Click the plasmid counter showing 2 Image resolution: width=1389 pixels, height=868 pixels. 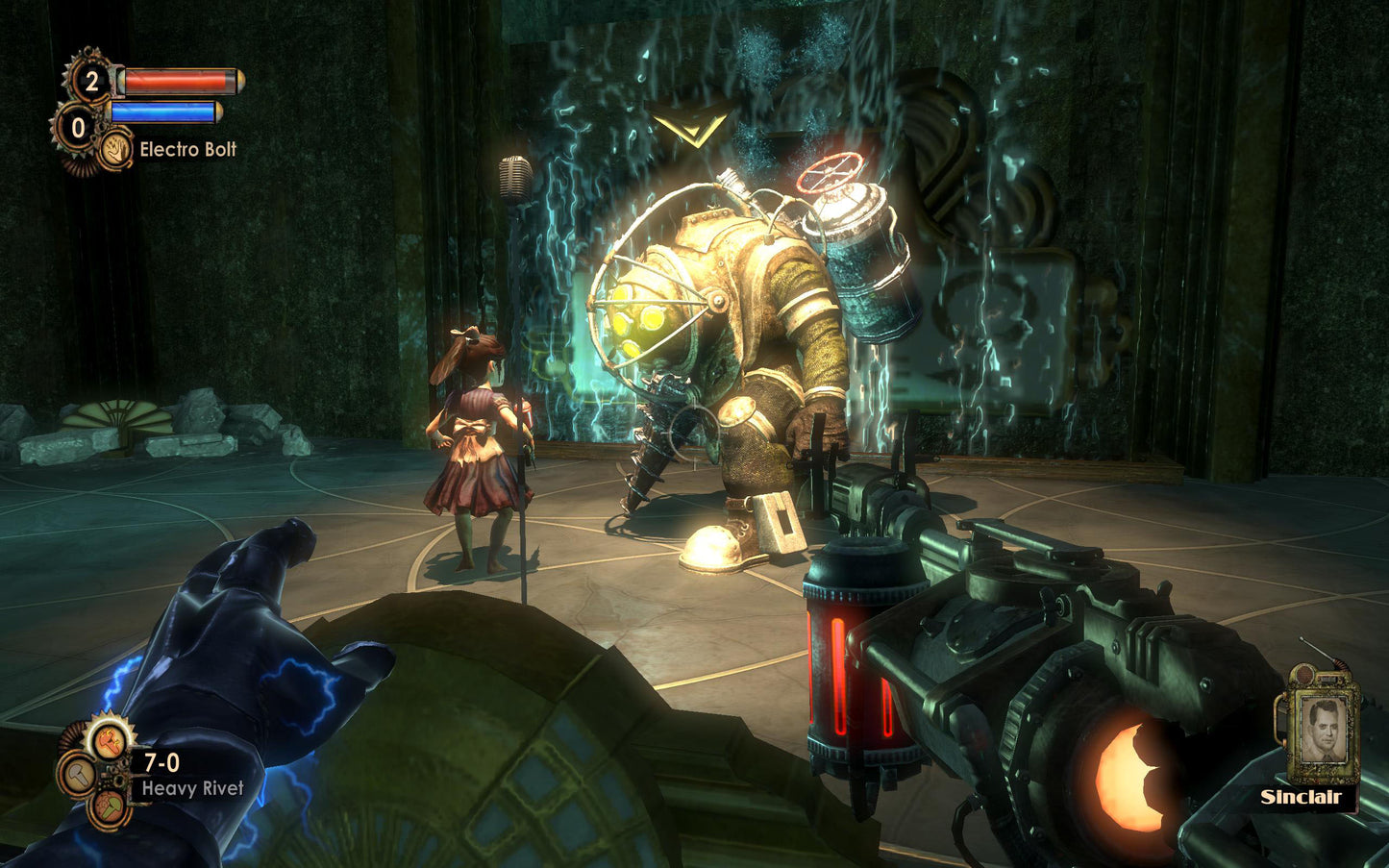click(x=89, y=80)
